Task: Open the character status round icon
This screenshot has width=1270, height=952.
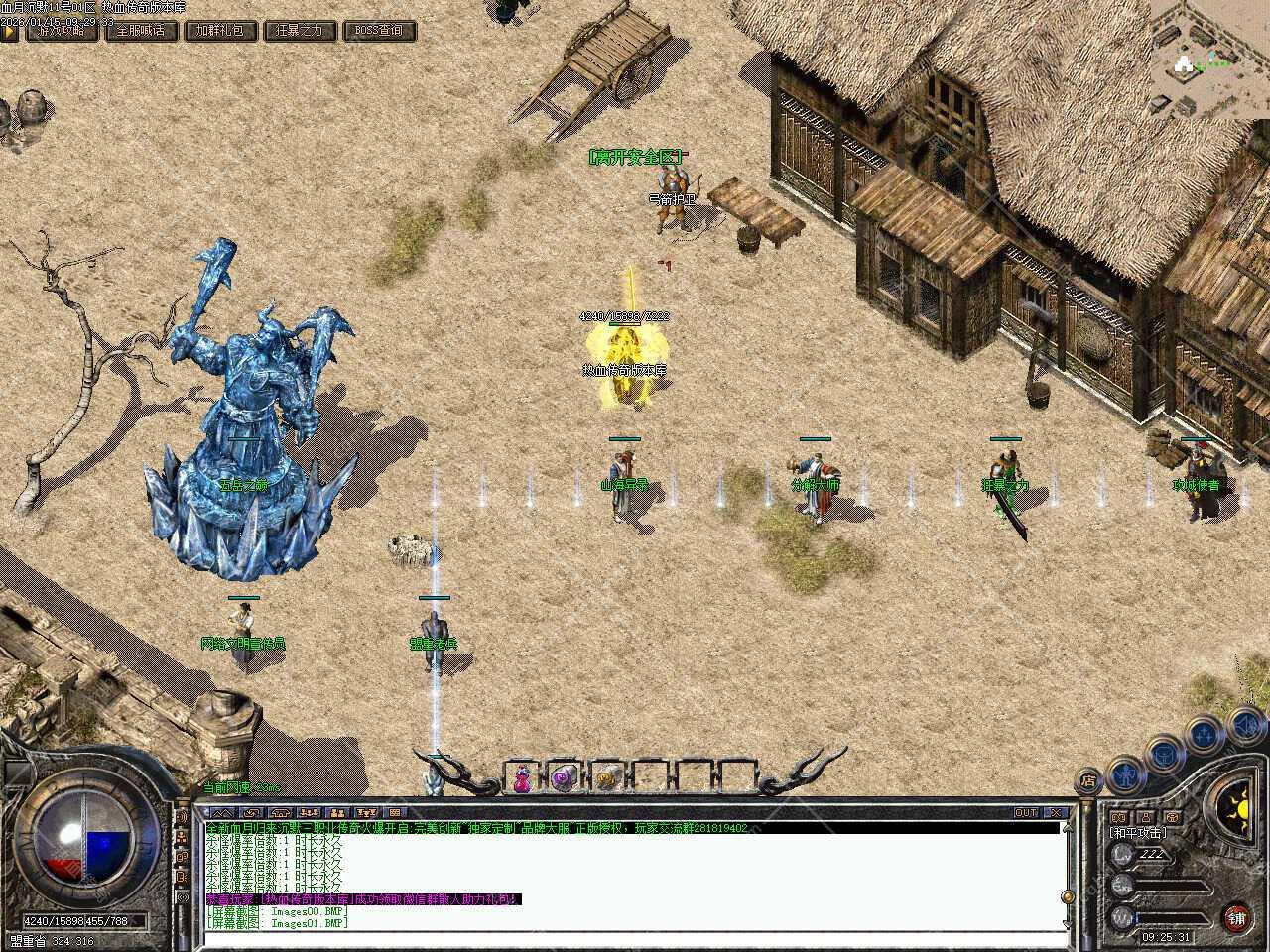Action: pos(1125,772)
